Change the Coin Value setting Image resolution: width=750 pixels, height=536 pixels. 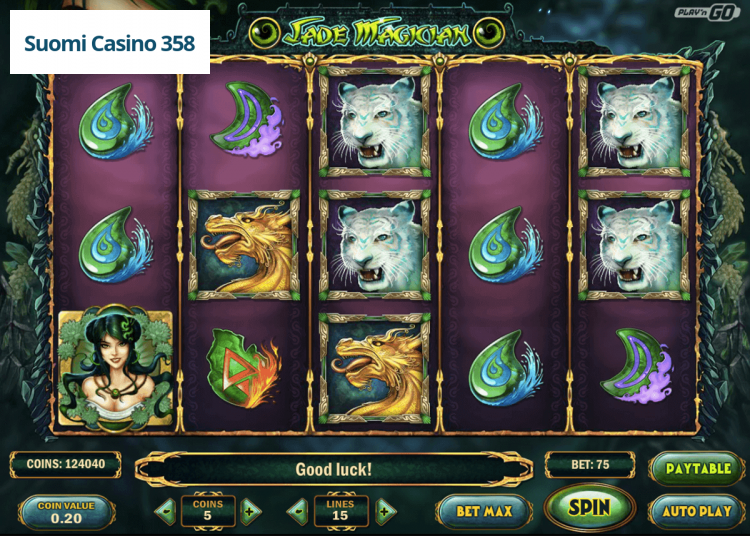point(66,512)
